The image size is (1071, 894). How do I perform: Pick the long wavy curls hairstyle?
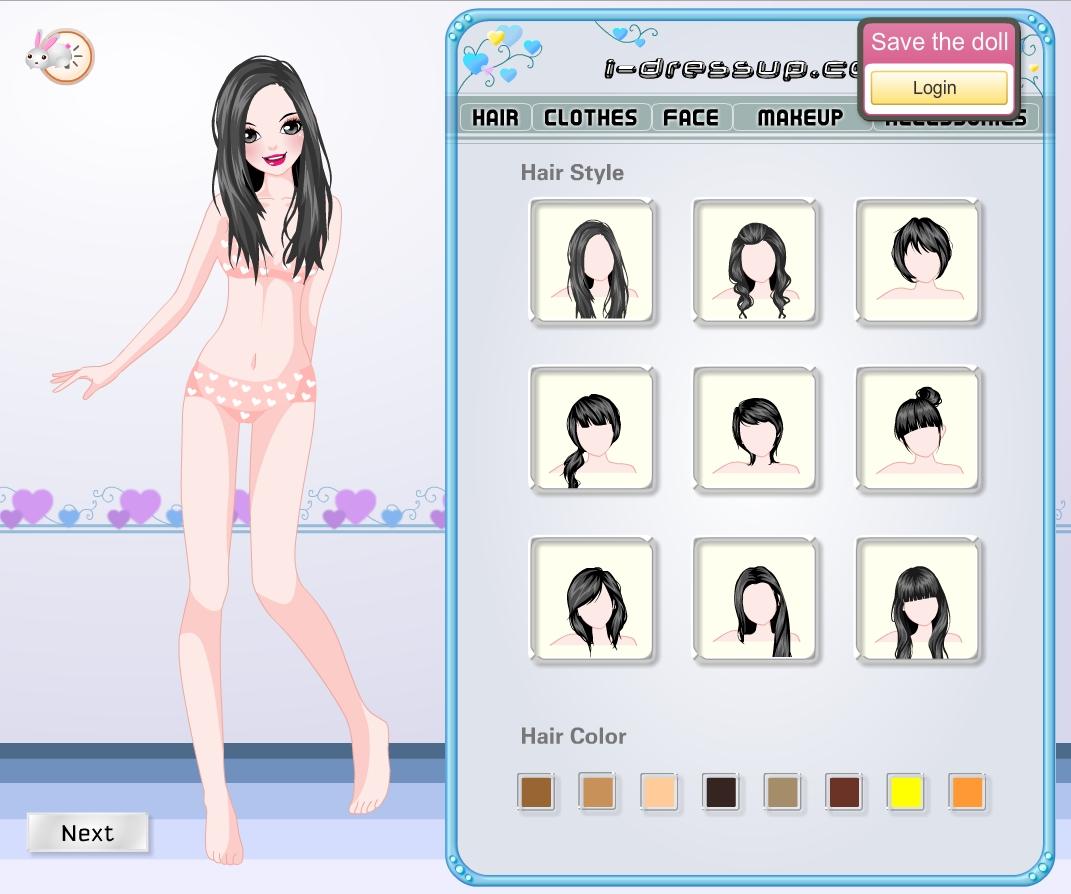(x=755, y=262)
